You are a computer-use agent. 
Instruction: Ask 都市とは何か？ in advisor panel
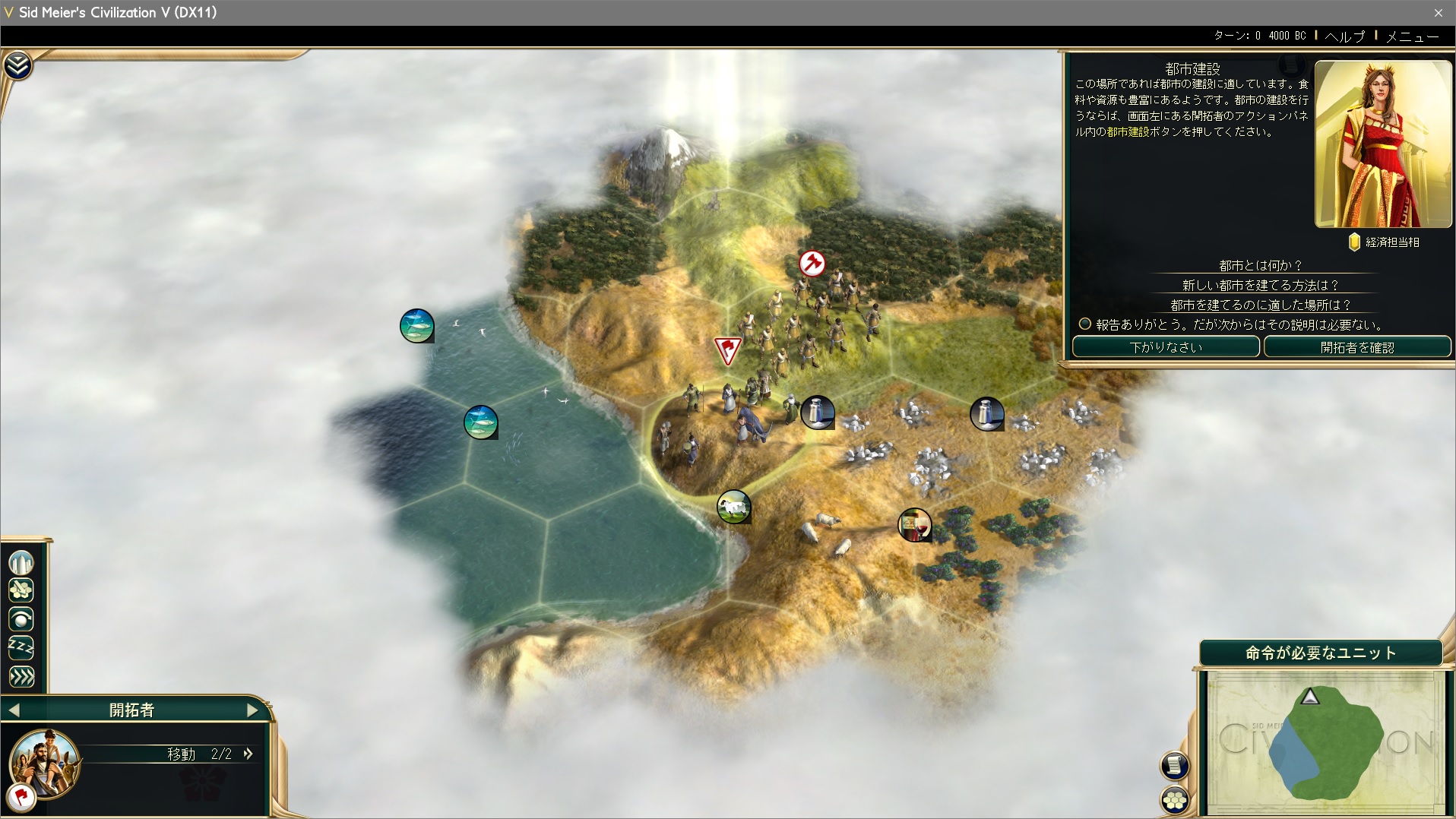(1261, 265)
